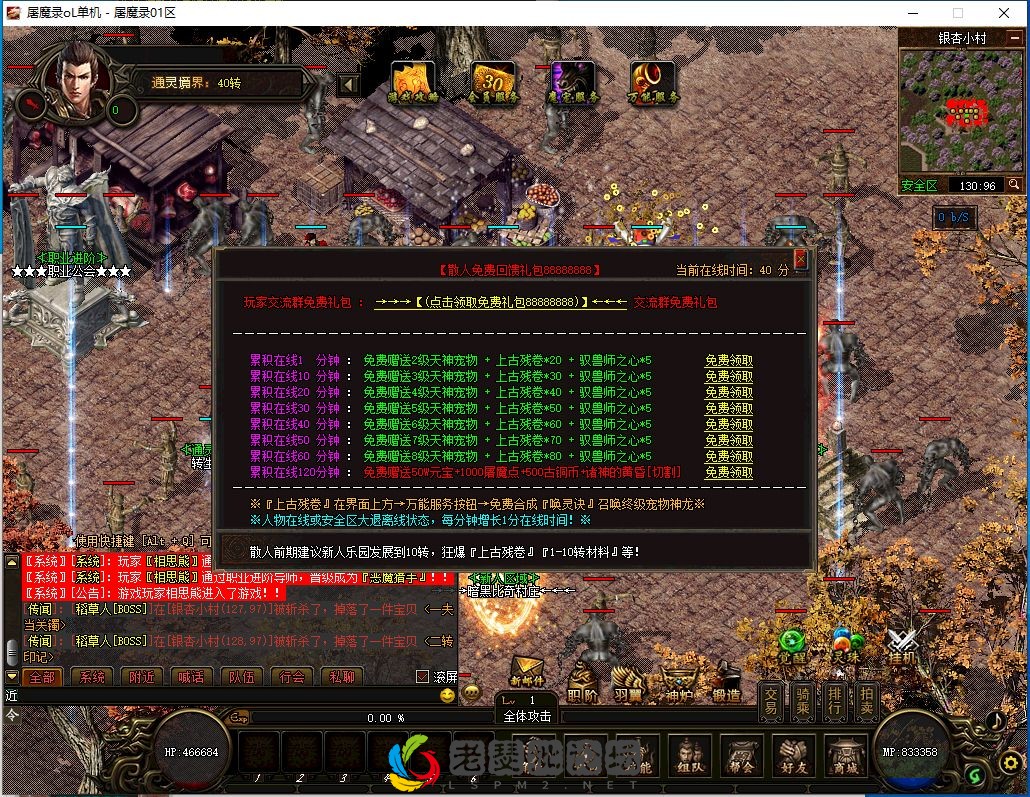This screenshot has width=1030, height=797.
Task: Switch to the 行会 chat tab
Action: (x=292, y=677)
